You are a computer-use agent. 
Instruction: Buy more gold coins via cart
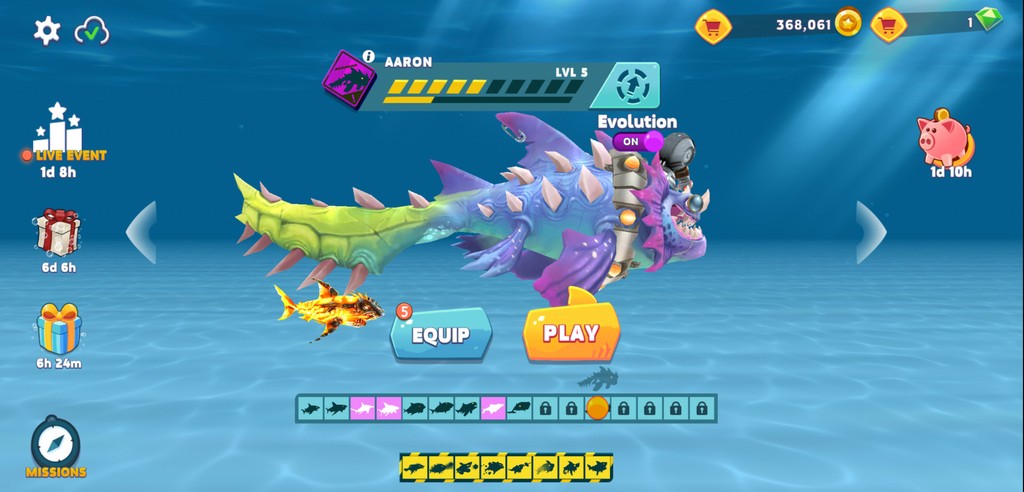pos(713,26)
